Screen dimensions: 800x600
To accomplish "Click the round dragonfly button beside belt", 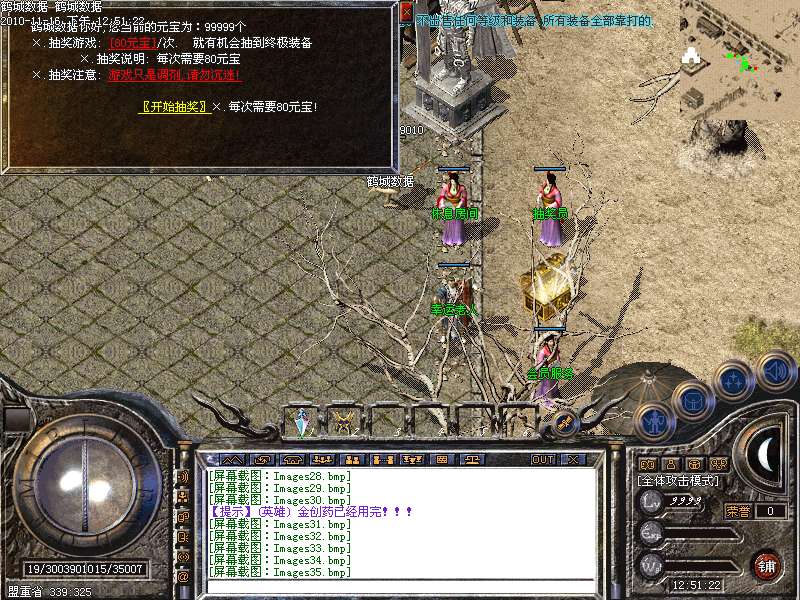I will 564,423.
